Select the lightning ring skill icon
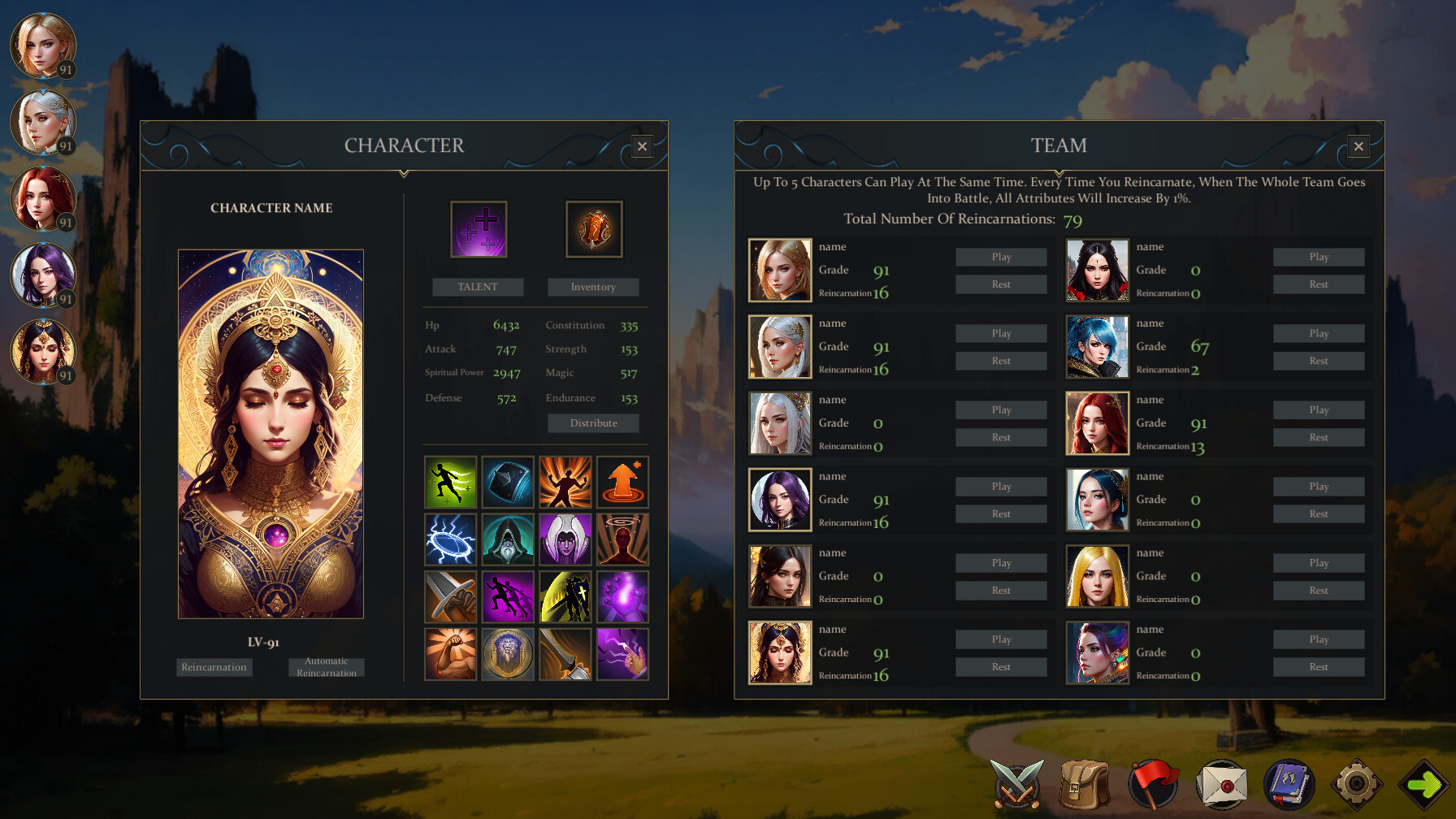1456x819 pixels. [450, 539]
